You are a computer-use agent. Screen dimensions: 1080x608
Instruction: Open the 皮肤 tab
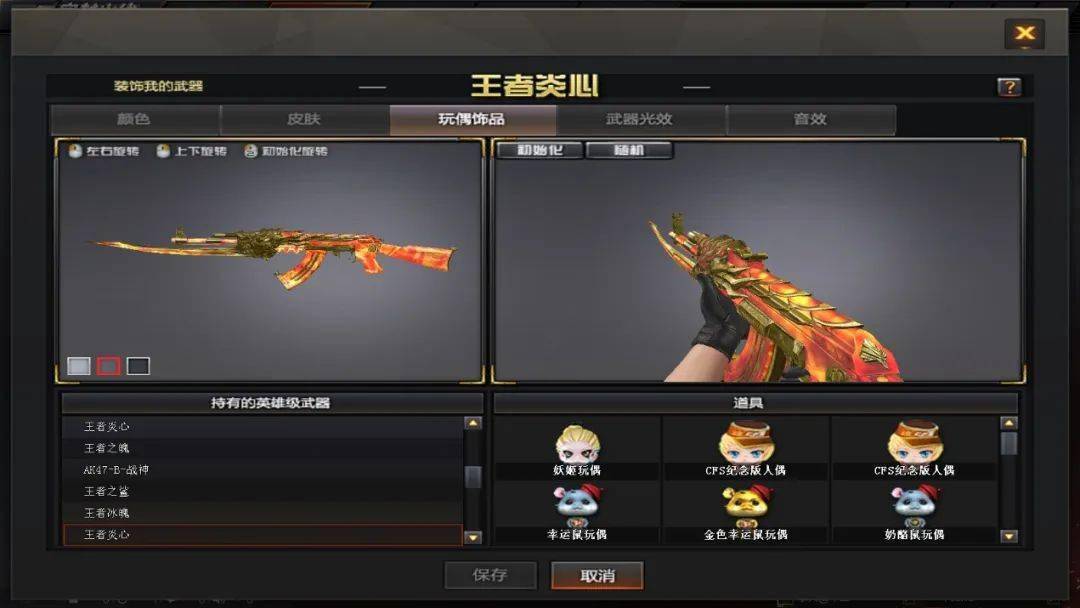click(x=304, y=119)
